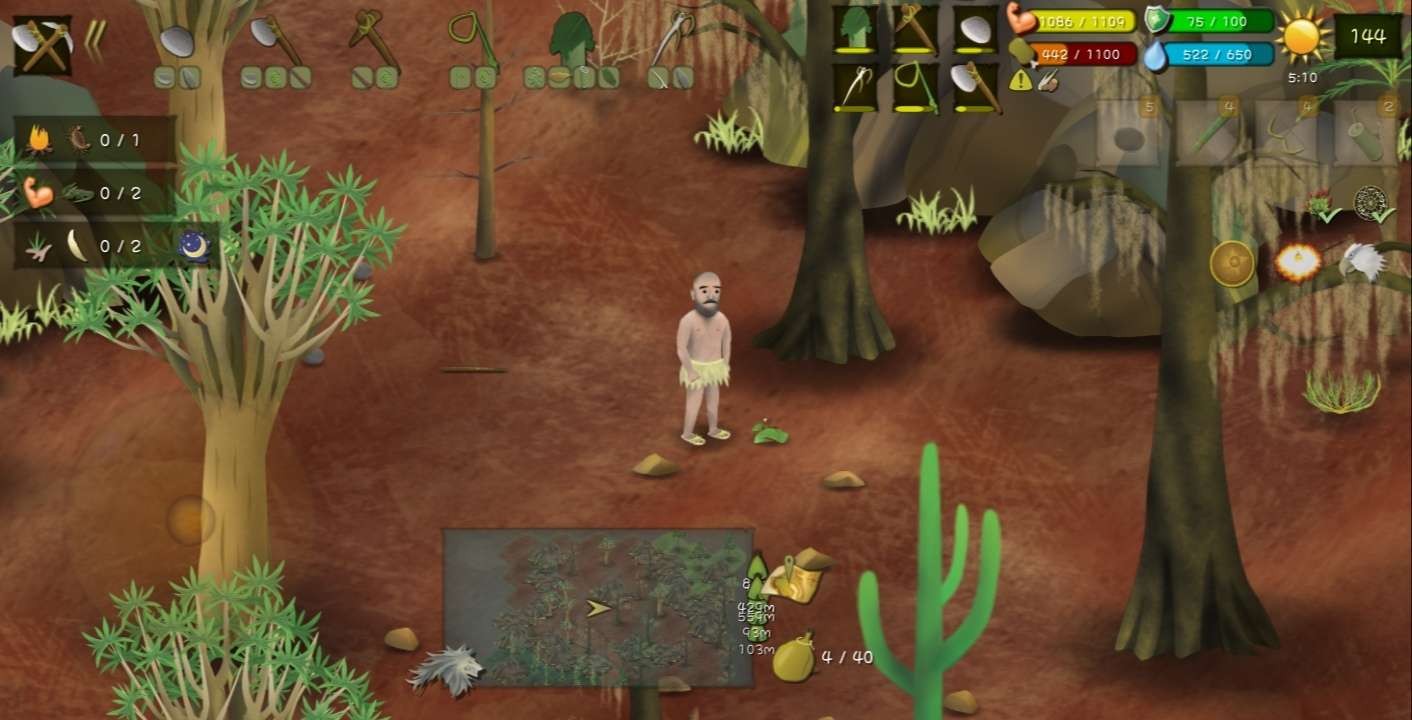This screenshot has height=720, width=1412.
Task: Select the wood log inventory slot
Action: pyautogui.click(x=1364, y=133)
